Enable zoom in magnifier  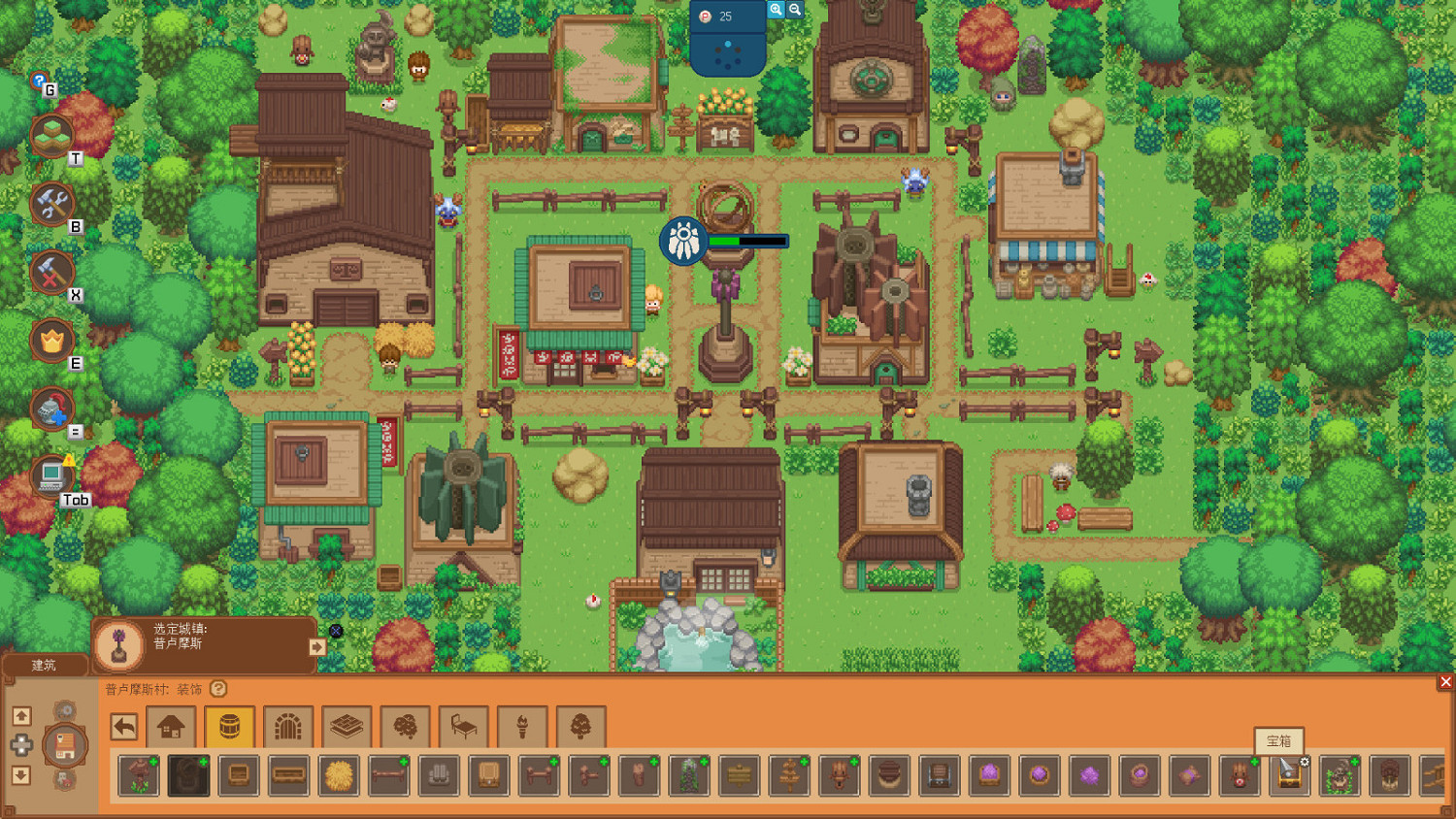[774, 9]
